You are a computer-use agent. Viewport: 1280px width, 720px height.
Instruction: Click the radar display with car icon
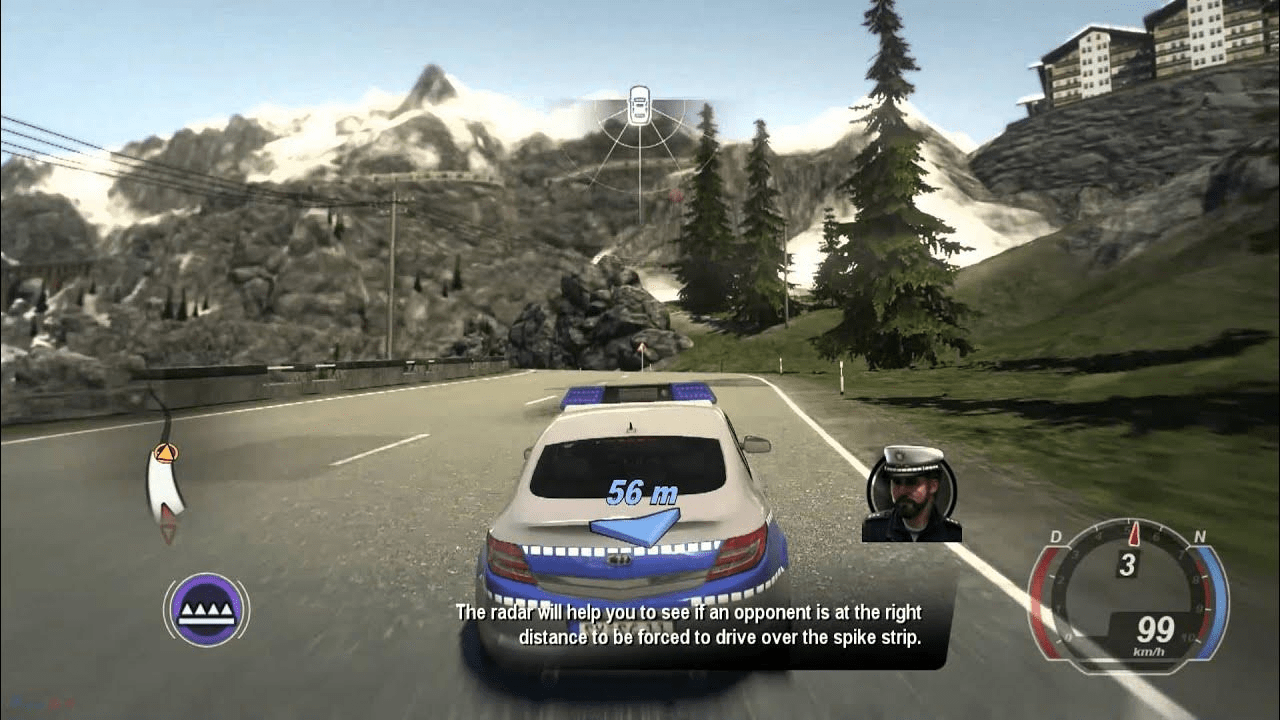(x=639, y=140)
